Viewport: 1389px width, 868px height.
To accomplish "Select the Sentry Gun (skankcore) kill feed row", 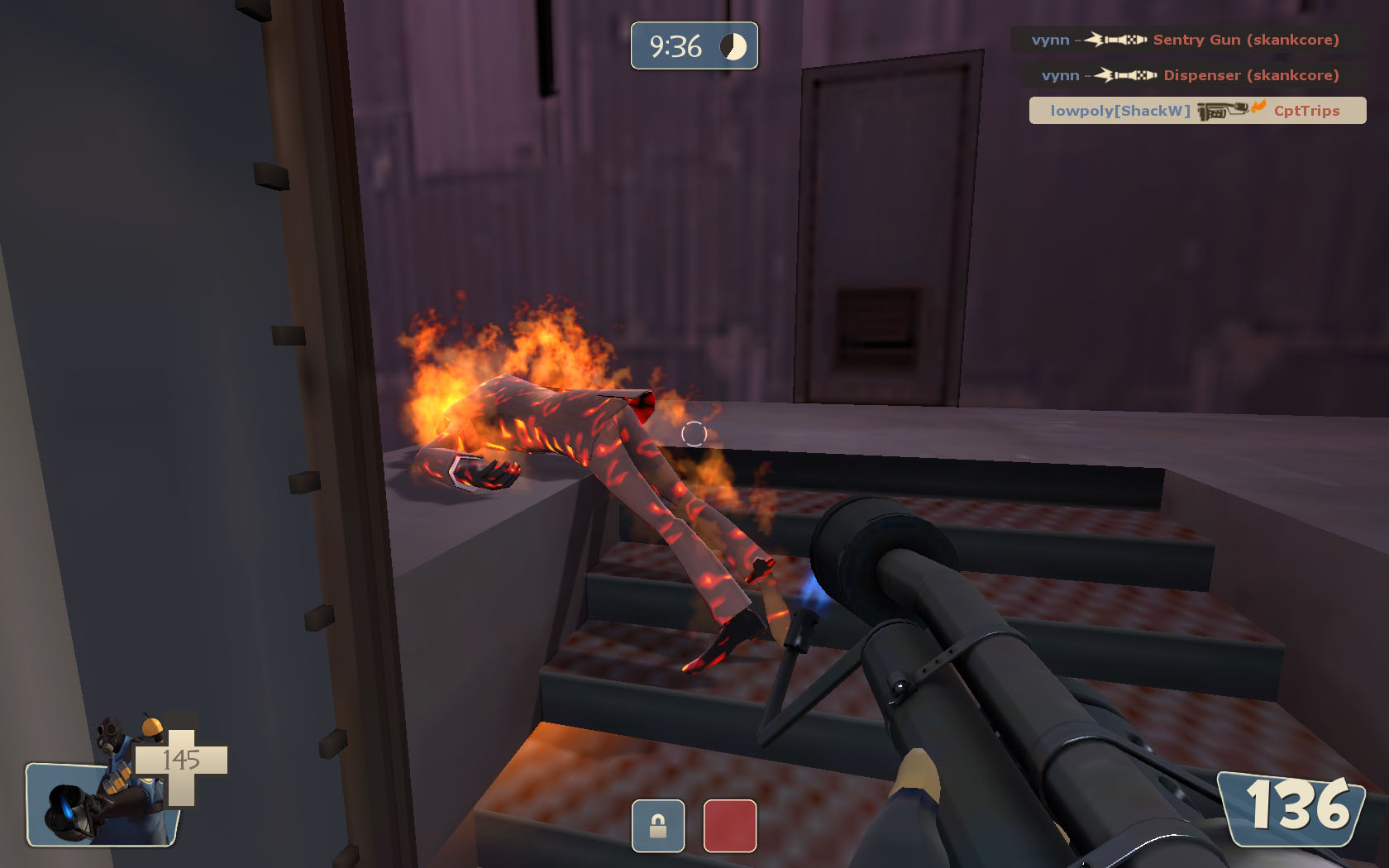I will coord(1185,40).
